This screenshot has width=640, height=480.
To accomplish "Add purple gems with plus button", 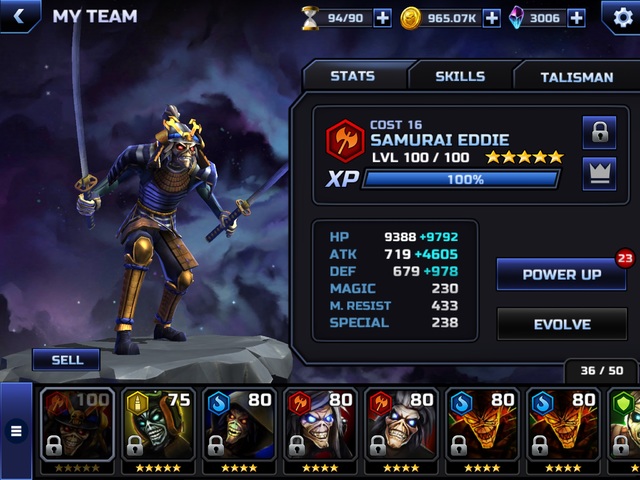I will coord(576,18).
